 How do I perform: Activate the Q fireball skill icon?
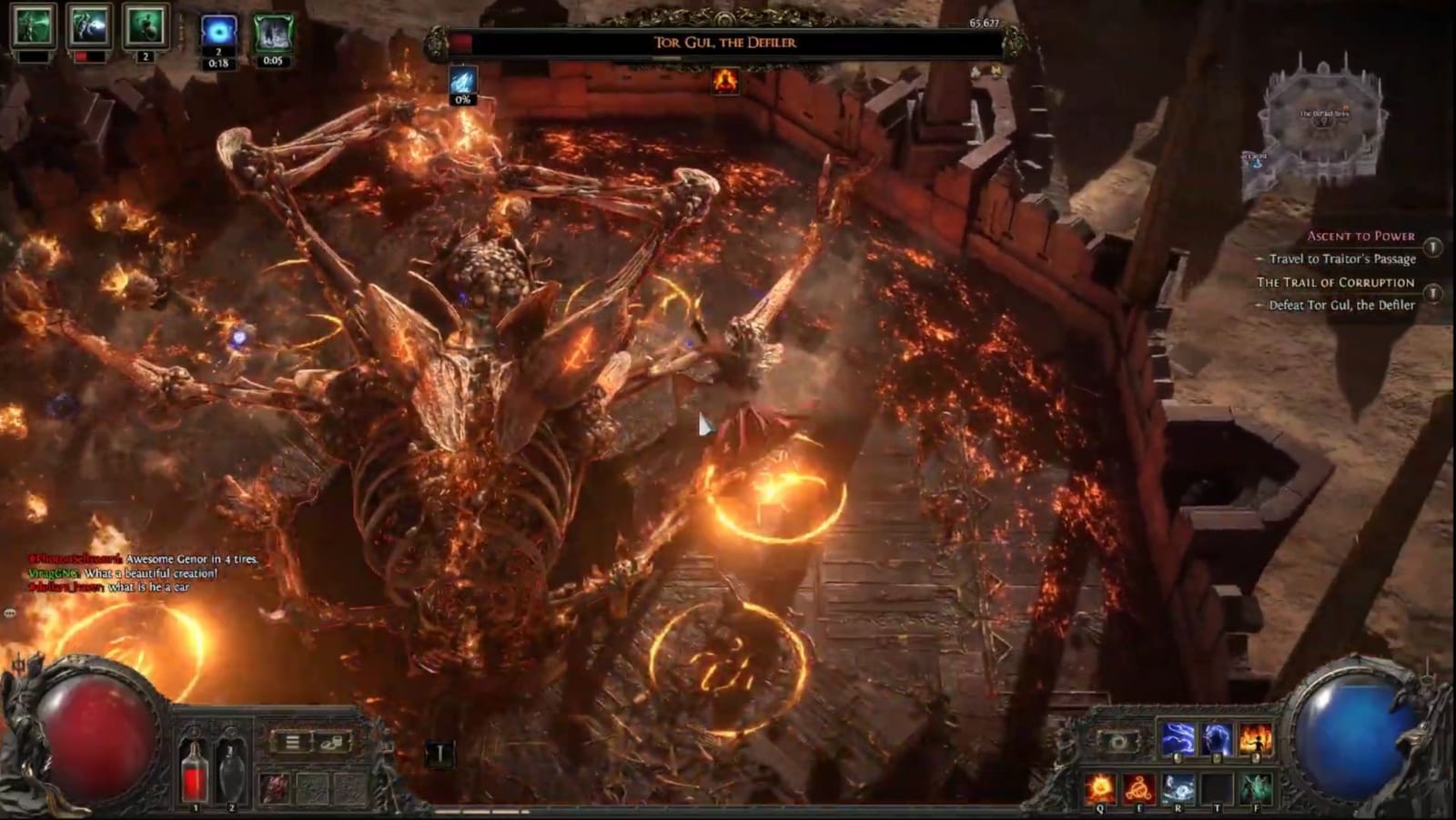point(1100,786)
